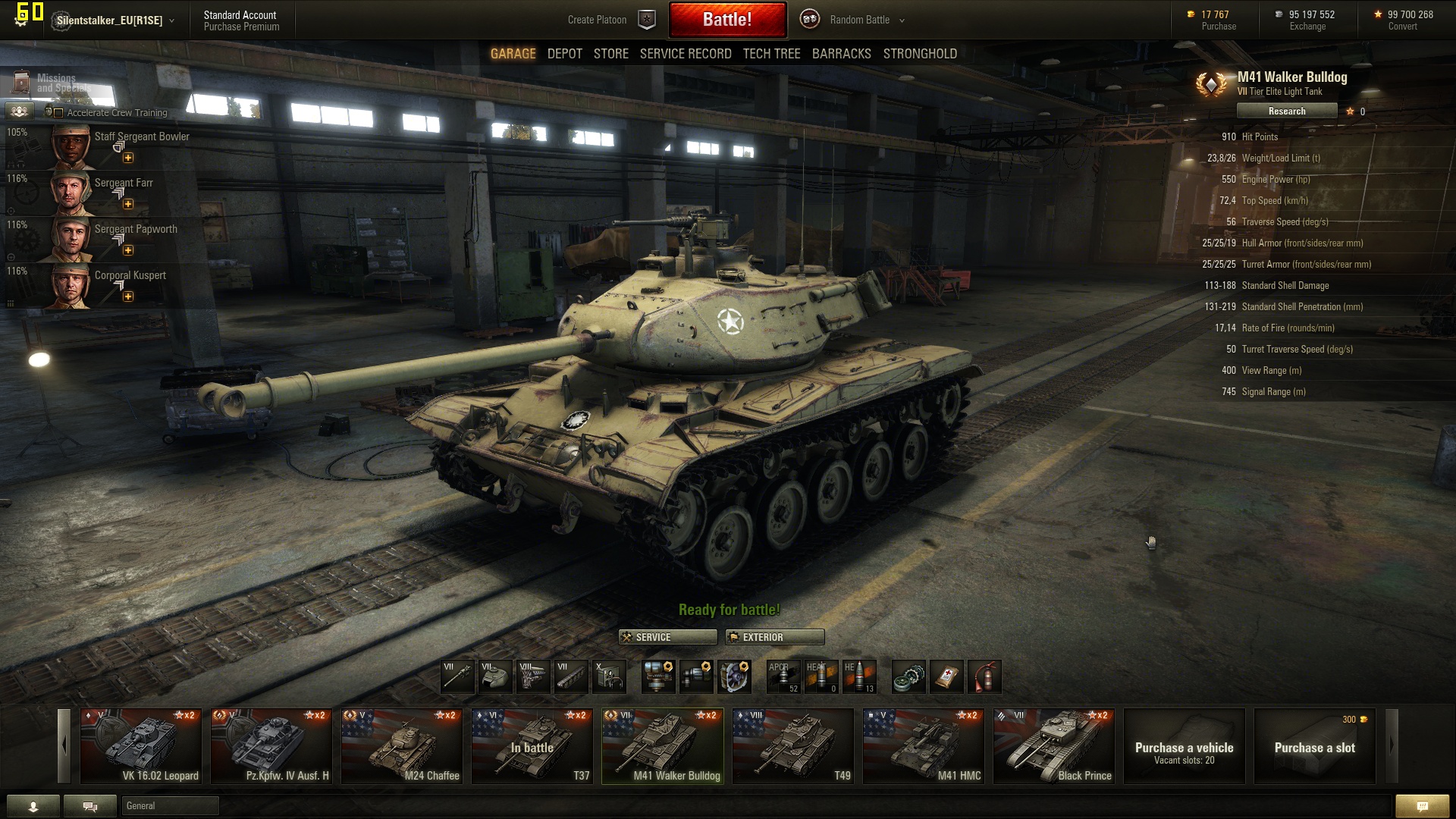Toggle the Accelerate Crew Training checkbox
The width and height of the screenshot is (1456, 819).
pos(59,113)
